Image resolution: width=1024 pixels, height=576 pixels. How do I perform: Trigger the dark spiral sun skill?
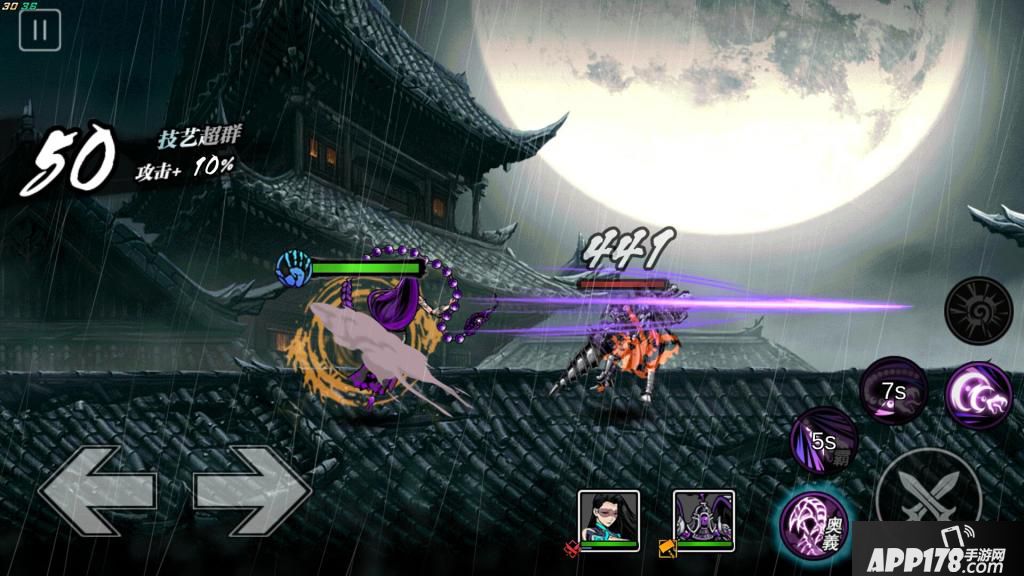(x=978, y=311)
